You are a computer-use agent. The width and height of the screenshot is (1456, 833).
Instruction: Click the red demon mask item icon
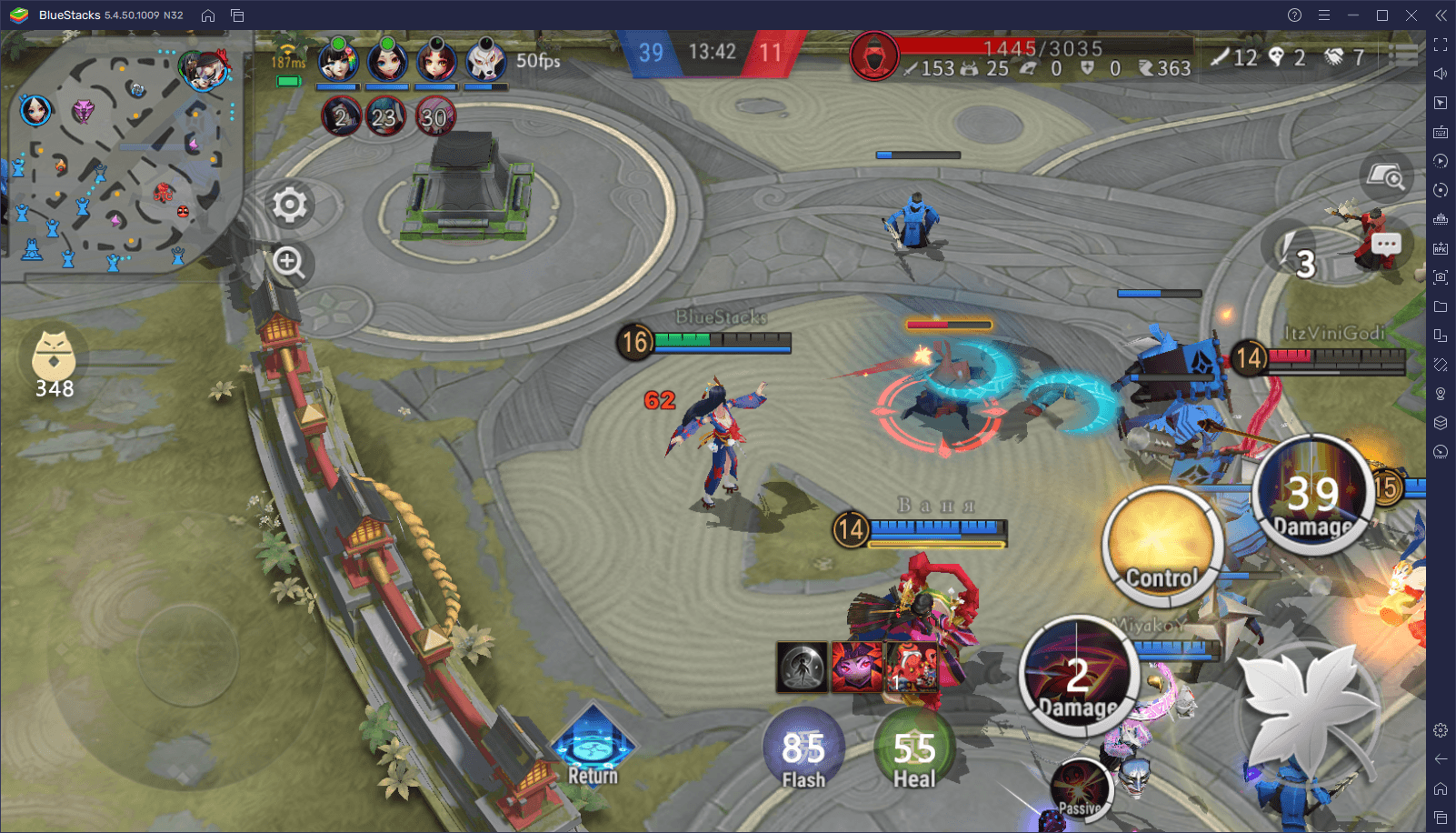point(912,667)
